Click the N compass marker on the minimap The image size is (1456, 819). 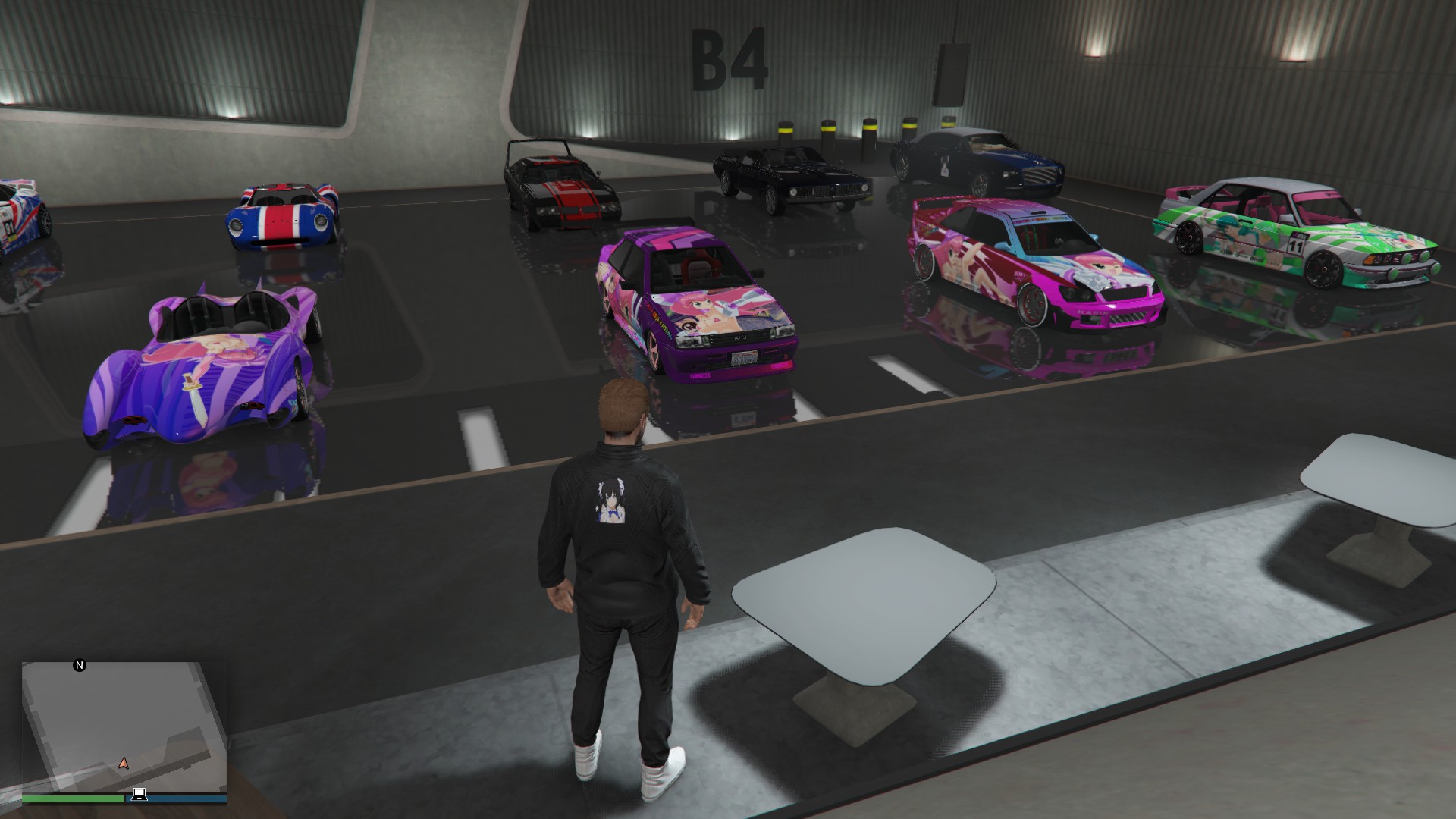[x=80, y=665]
